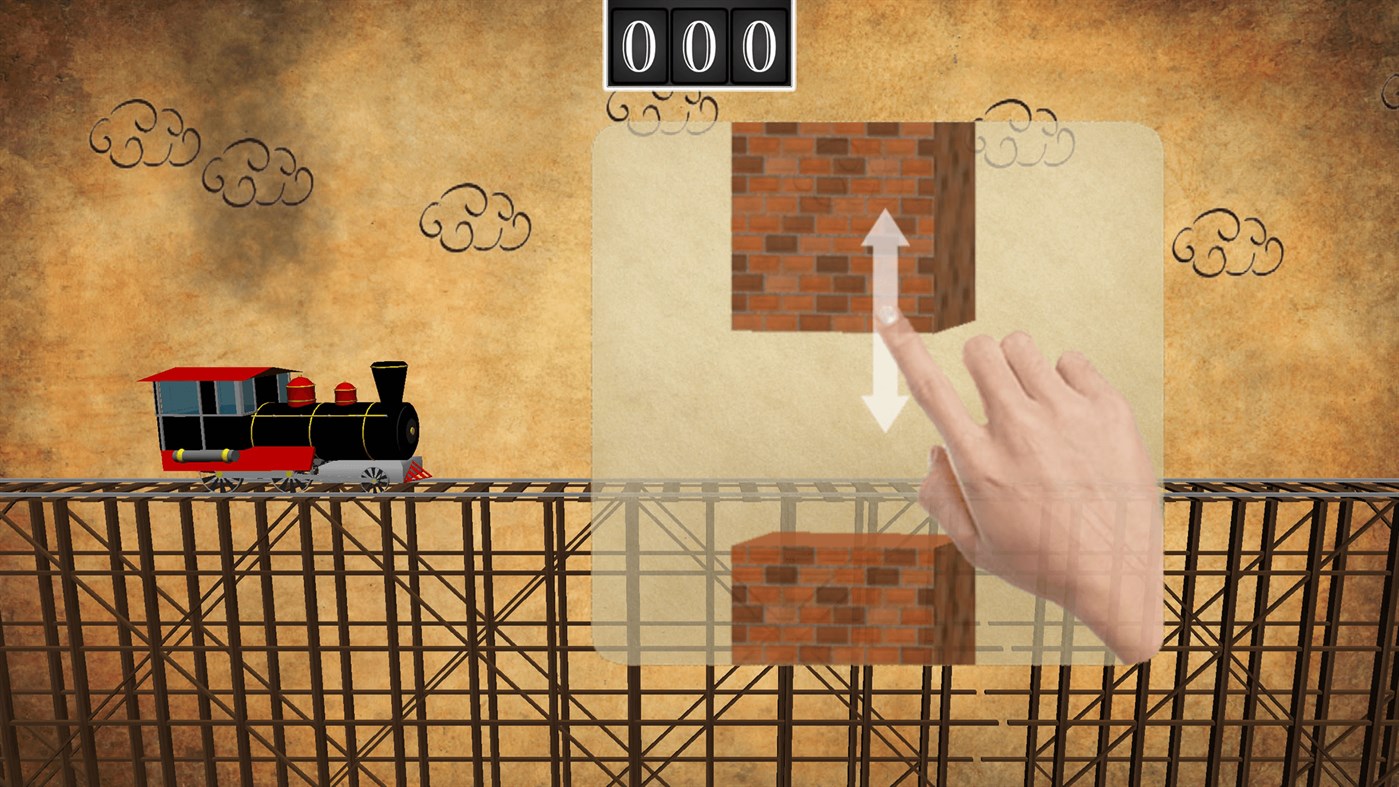Click the cloud doodle near the top right

[x=1228, y=240]
